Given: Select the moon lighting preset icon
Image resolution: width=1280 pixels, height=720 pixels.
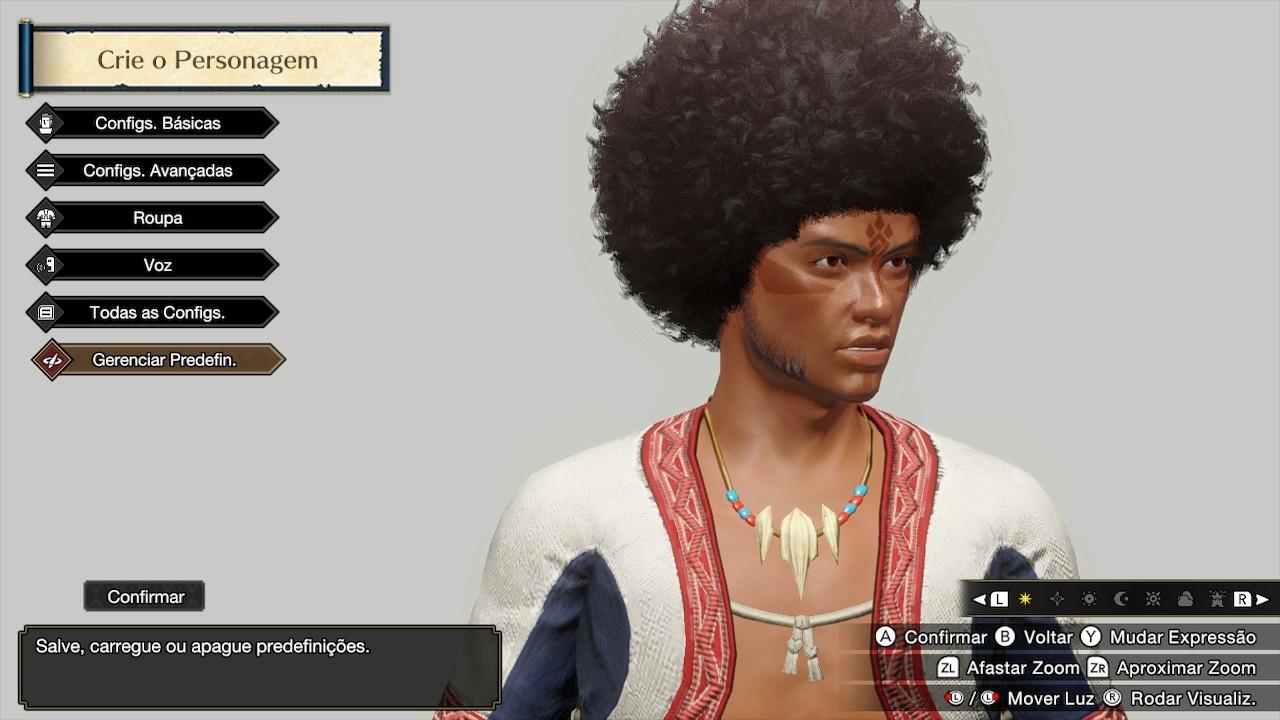Looking at the screenshot, I should point(1121,597).
